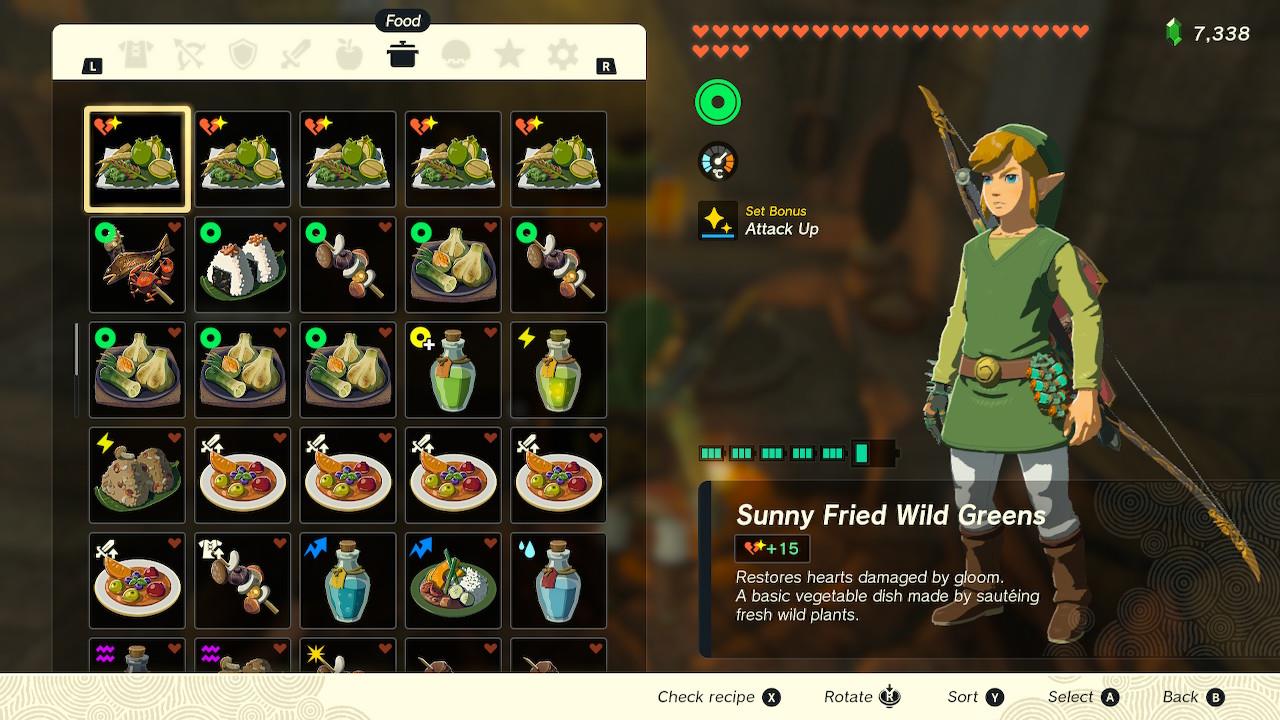Choose the fish and crab skewer
This screenshot has width=1280, height=720.
[x=137, y=265]
